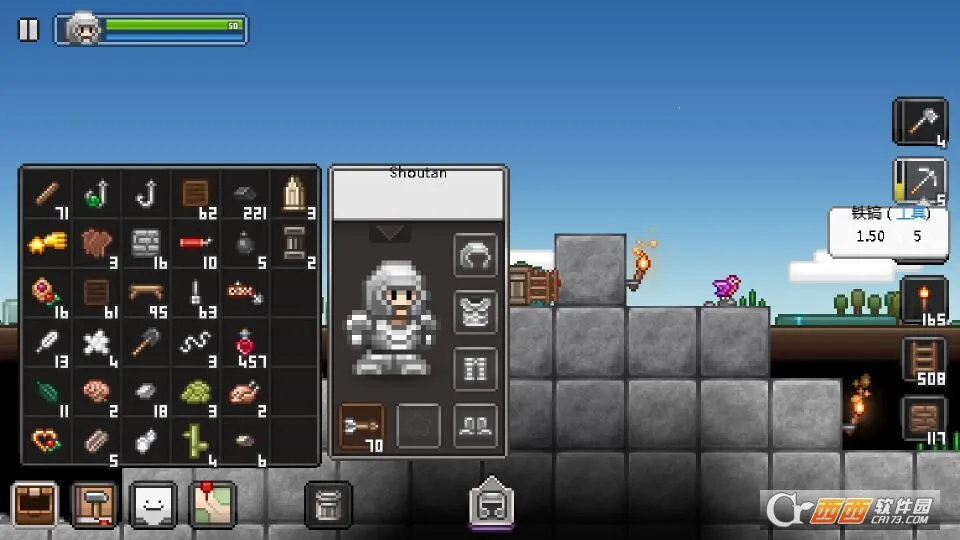This screenshot has height=540, width=960.
Task: Select the red potion stack of 457
Action: 245,342
